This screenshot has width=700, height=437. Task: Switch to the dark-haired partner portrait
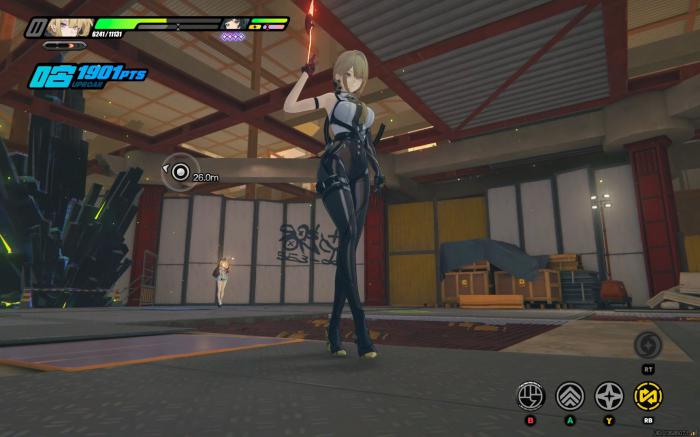point(236,24)
